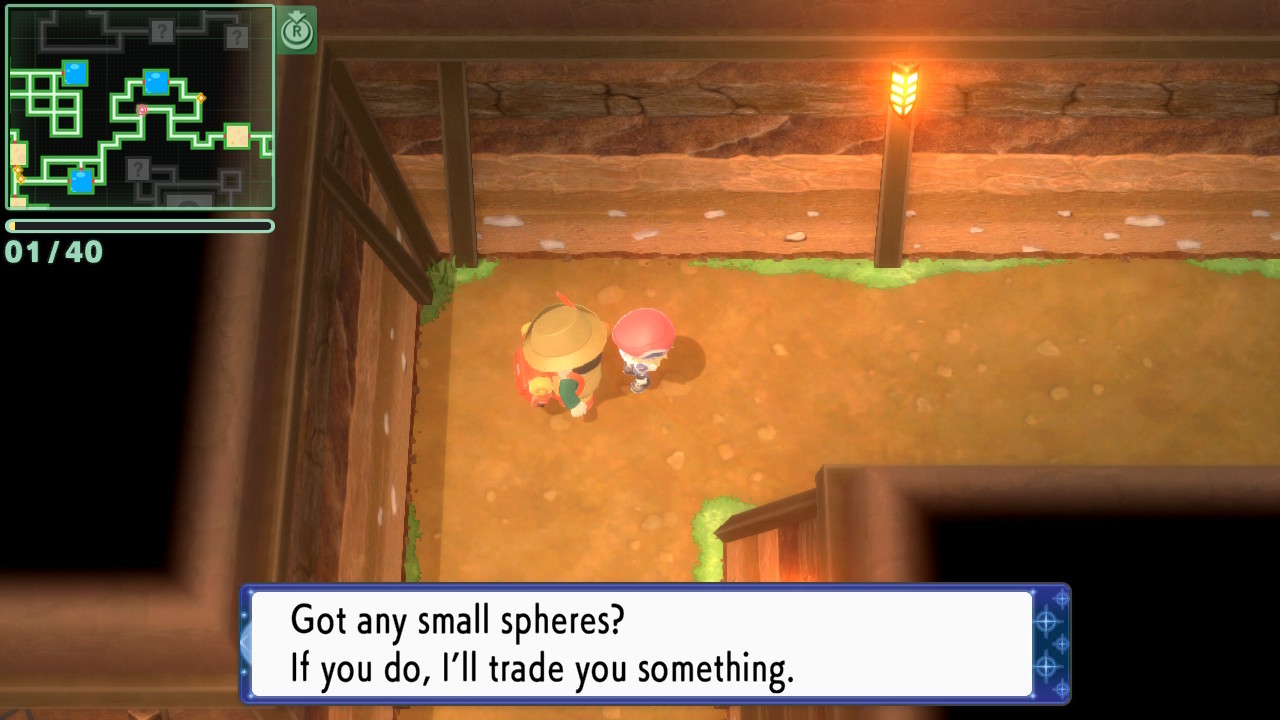Select the question-mark room at the map's top

coord(161,30)
